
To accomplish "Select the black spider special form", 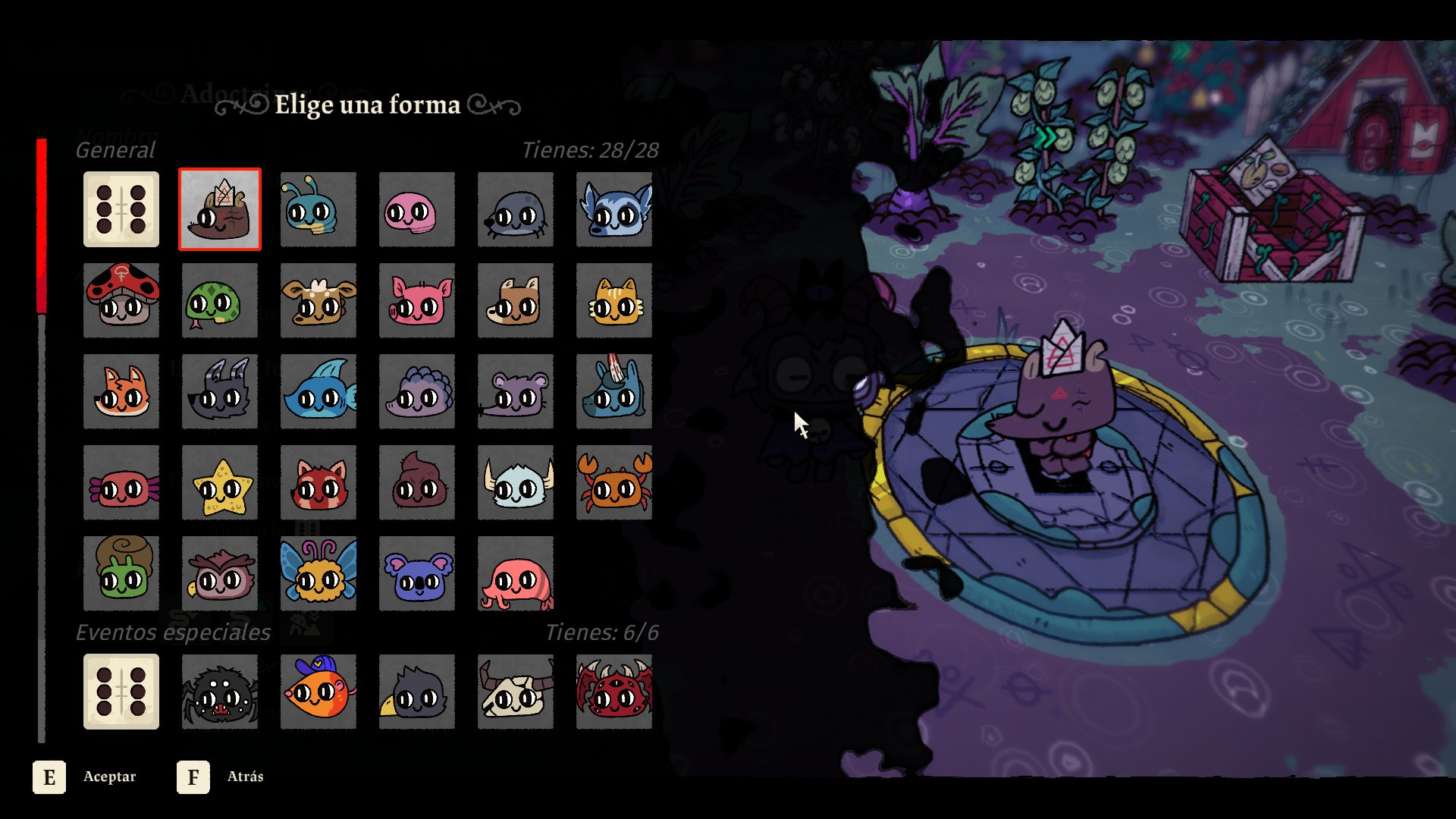I will coord(220,692).
